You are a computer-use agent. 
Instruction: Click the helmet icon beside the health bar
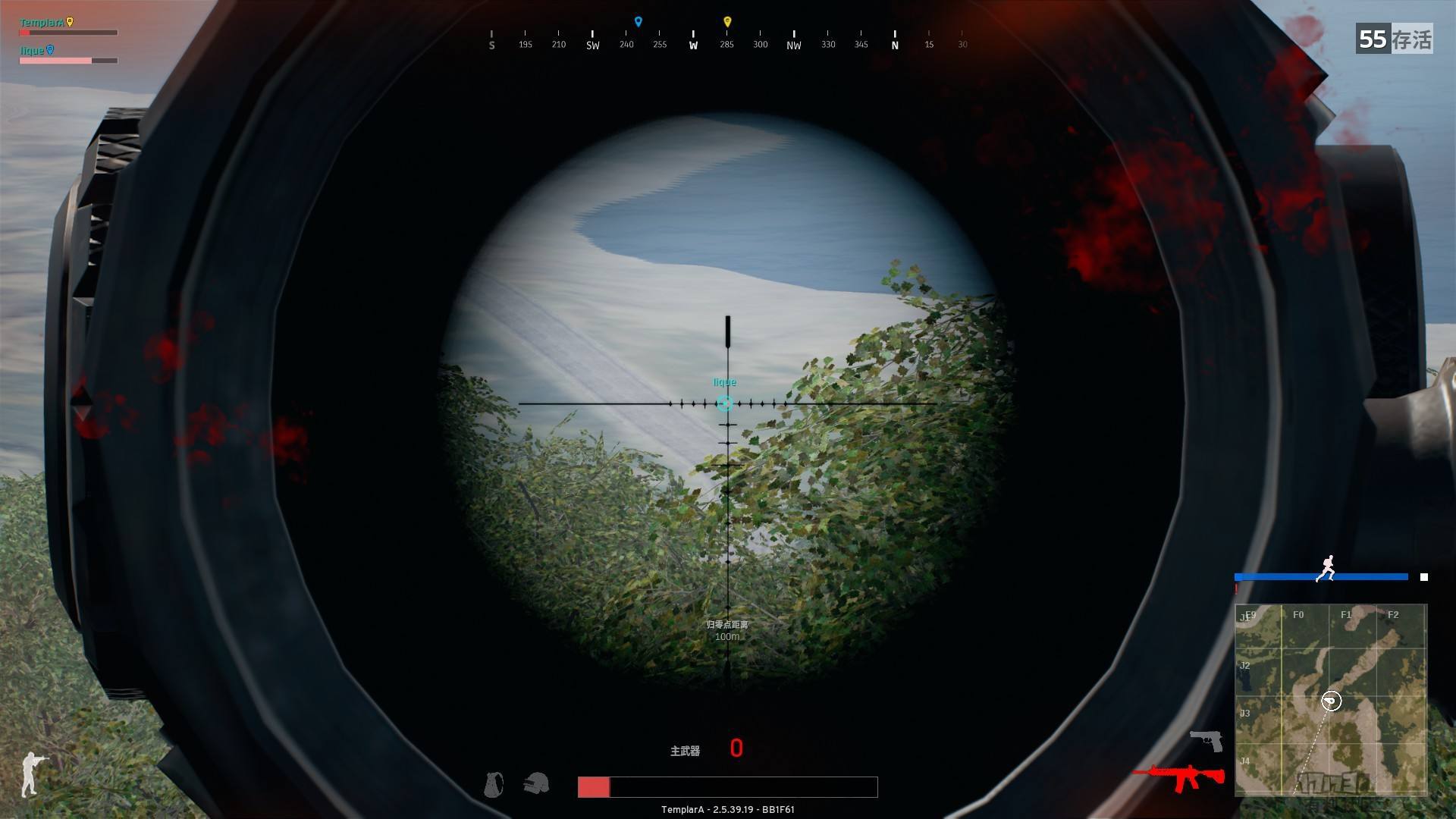(x=537, y=785)
